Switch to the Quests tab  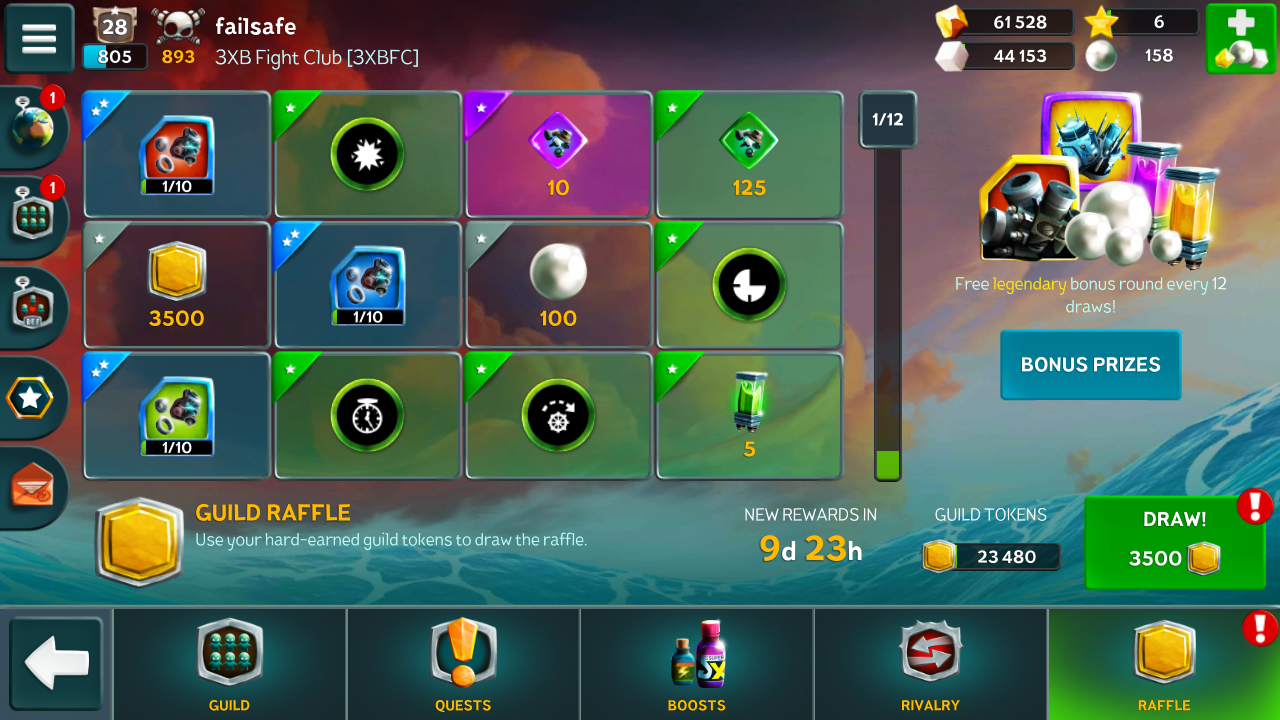pyautogui.click(x=463, y=663)
